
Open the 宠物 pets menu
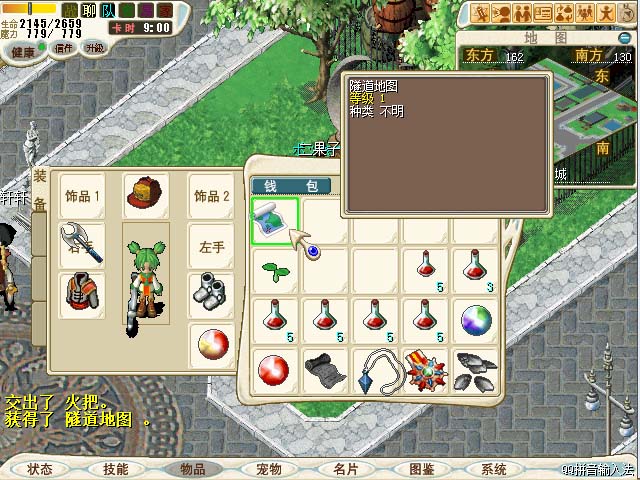coord(268,468)
